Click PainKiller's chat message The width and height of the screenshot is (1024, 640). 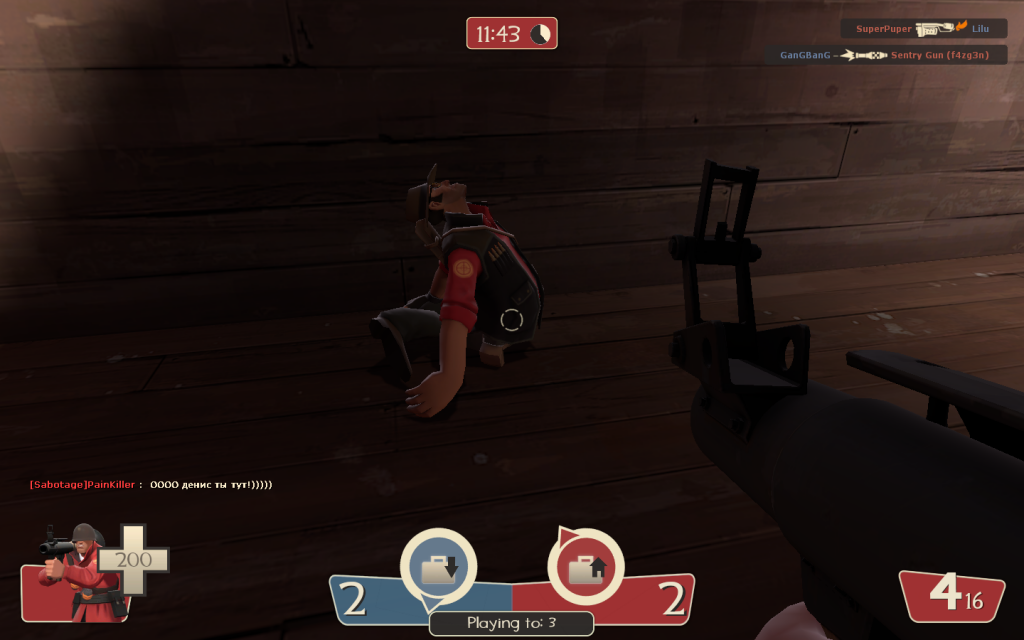[151, 485]
